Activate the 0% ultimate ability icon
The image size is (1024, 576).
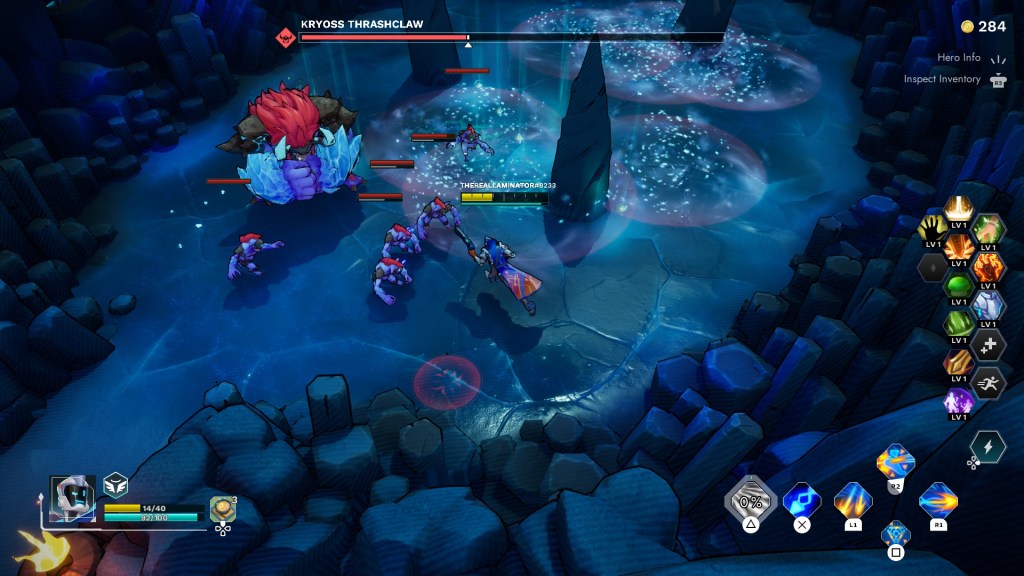(750, 499)
